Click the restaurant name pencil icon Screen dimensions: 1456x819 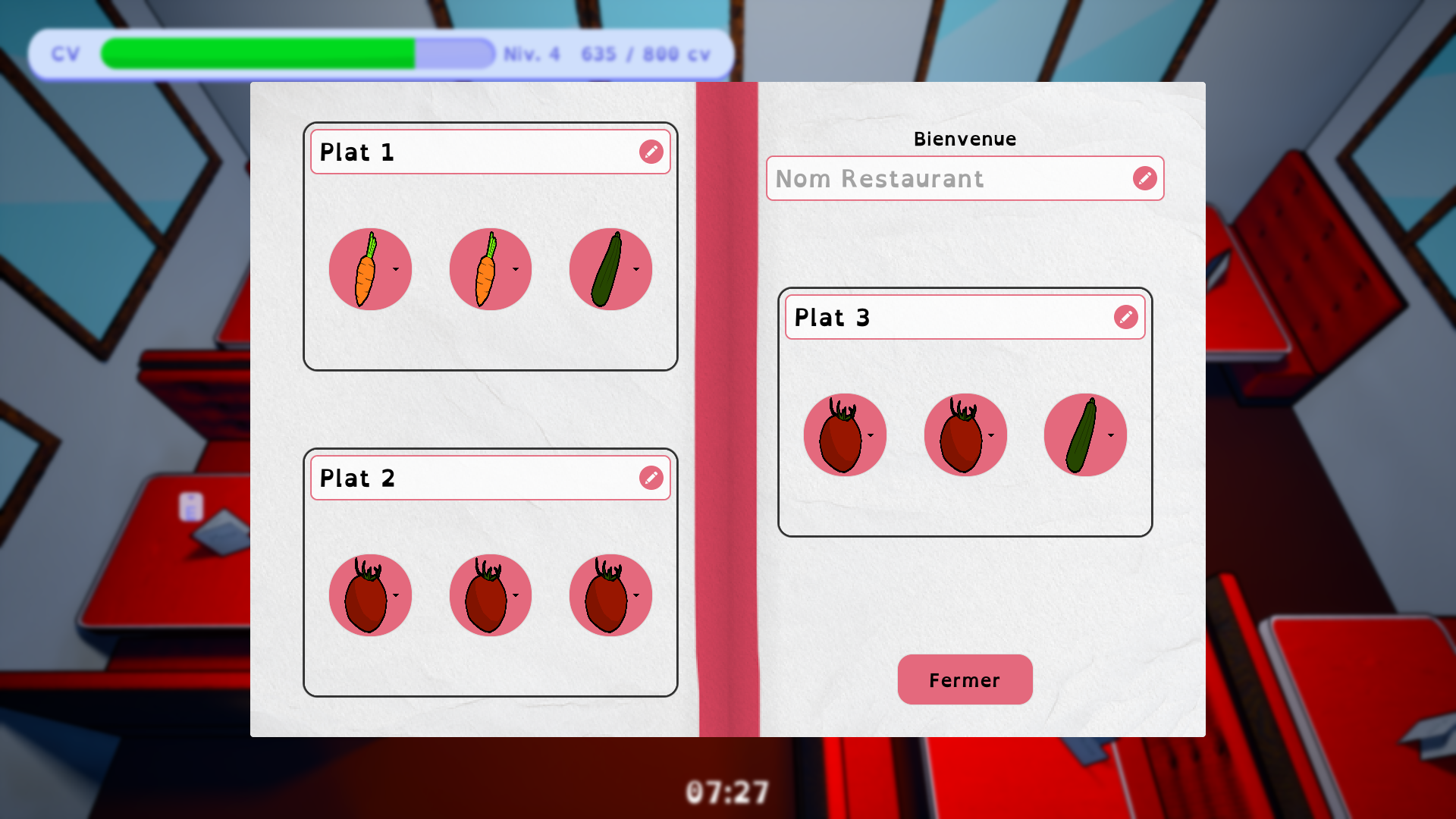[1144, 178]
